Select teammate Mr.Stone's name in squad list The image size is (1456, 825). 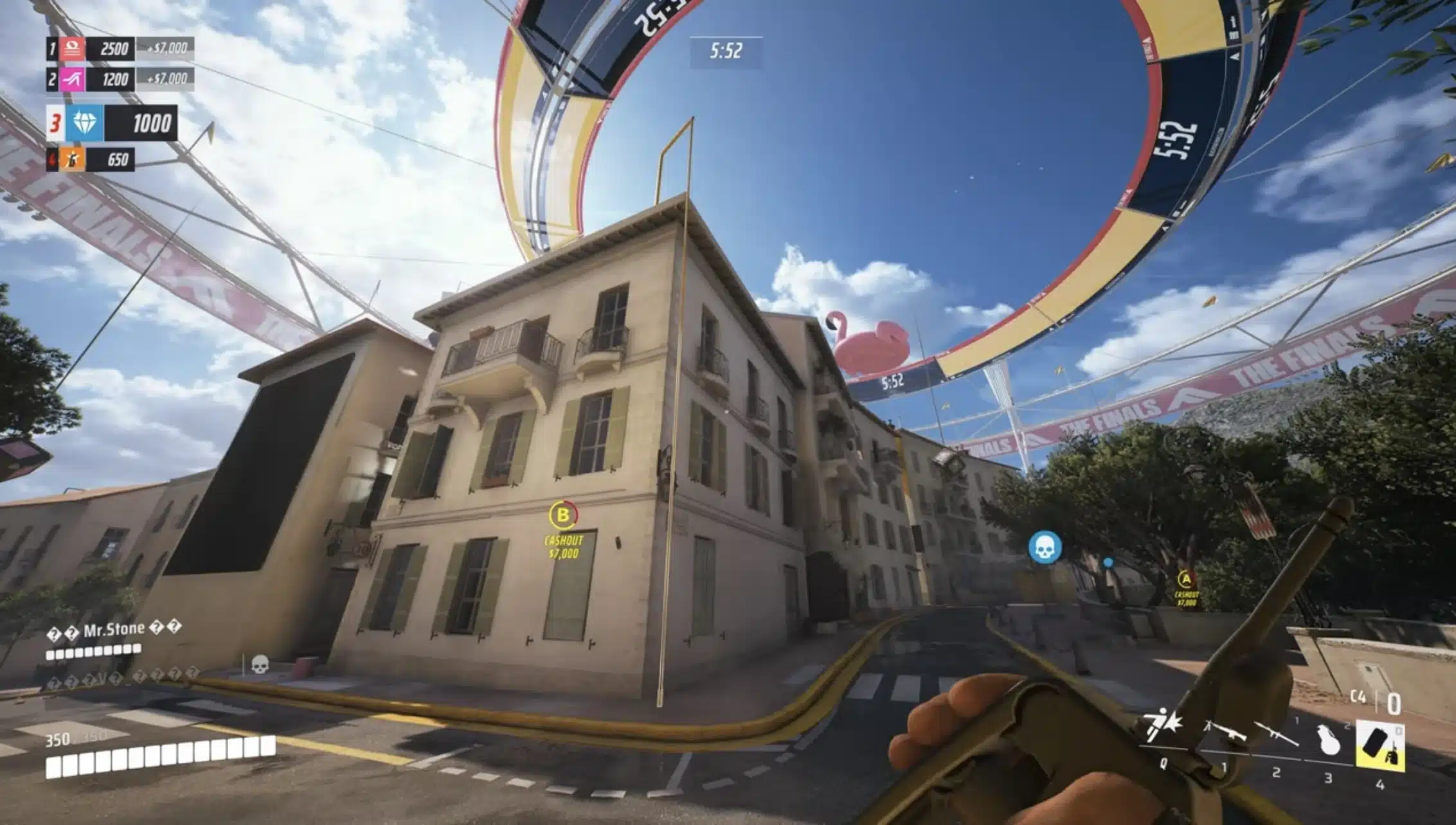[x=114, y=630]
